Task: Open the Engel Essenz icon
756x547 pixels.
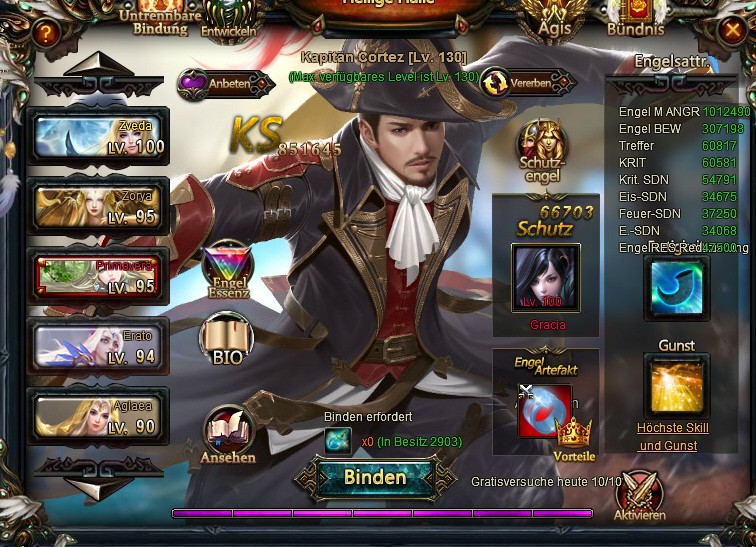Action: click(x=227, y=268)
